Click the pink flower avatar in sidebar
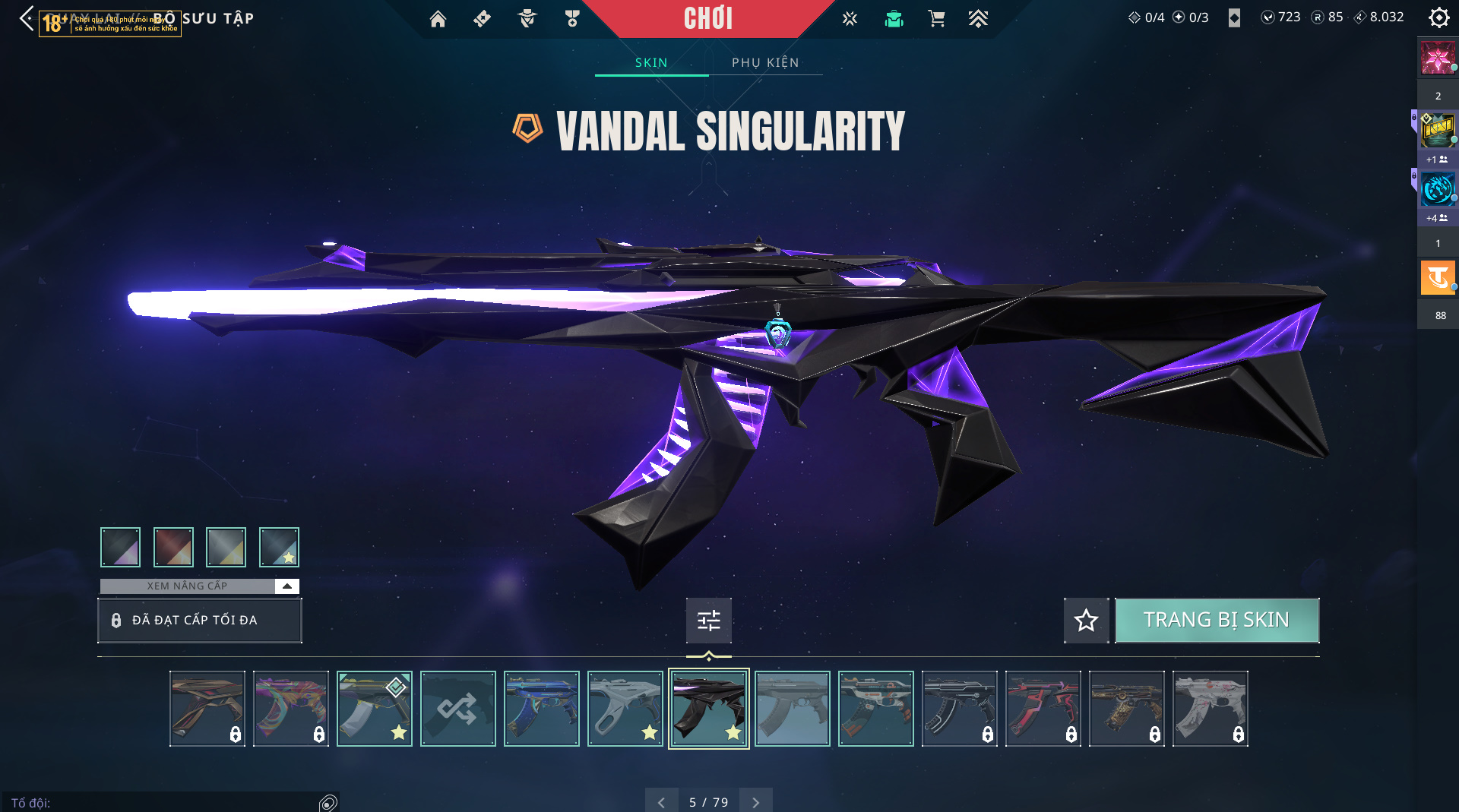Viewport: 1459px width, 812px height. point(1437,58)
